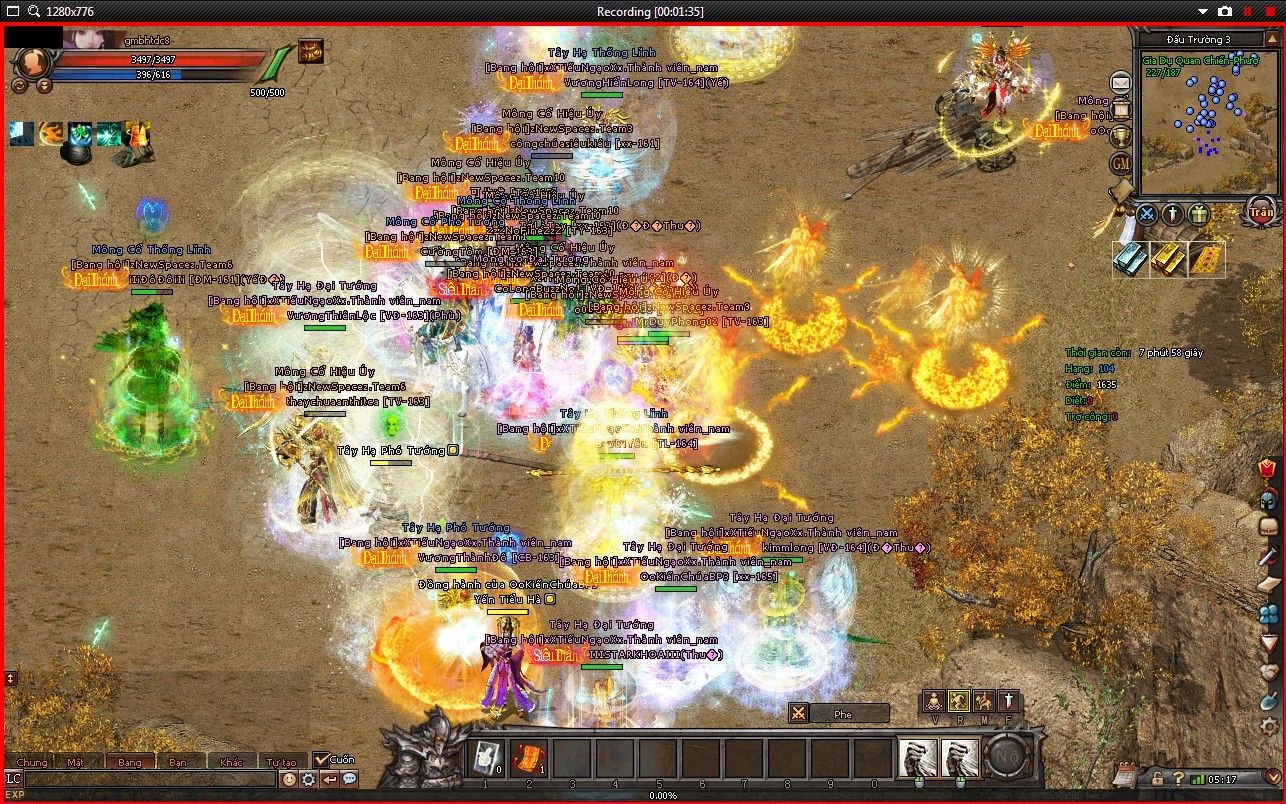Click the Phe faction button
The width and height of the screenshot is (1286, 804).
tap(842, 714)
